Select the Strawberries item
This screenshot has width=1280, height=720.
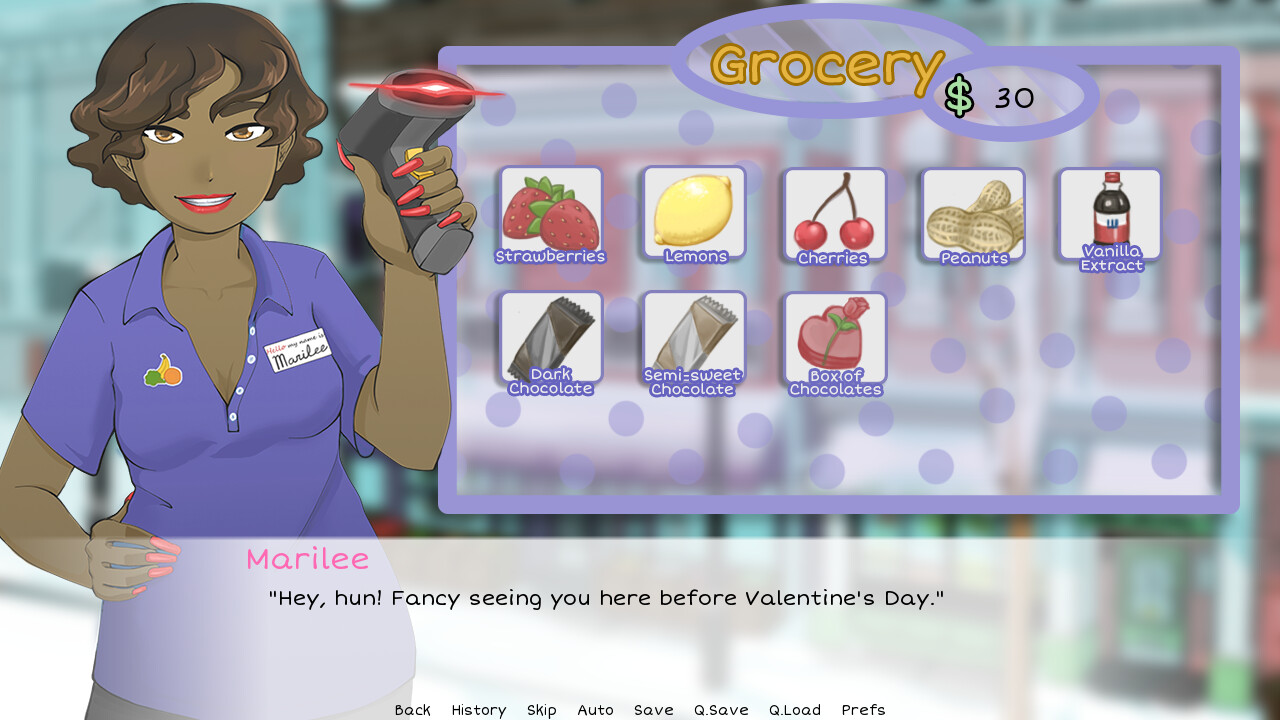pyautogui.click(x=550, y=212)
